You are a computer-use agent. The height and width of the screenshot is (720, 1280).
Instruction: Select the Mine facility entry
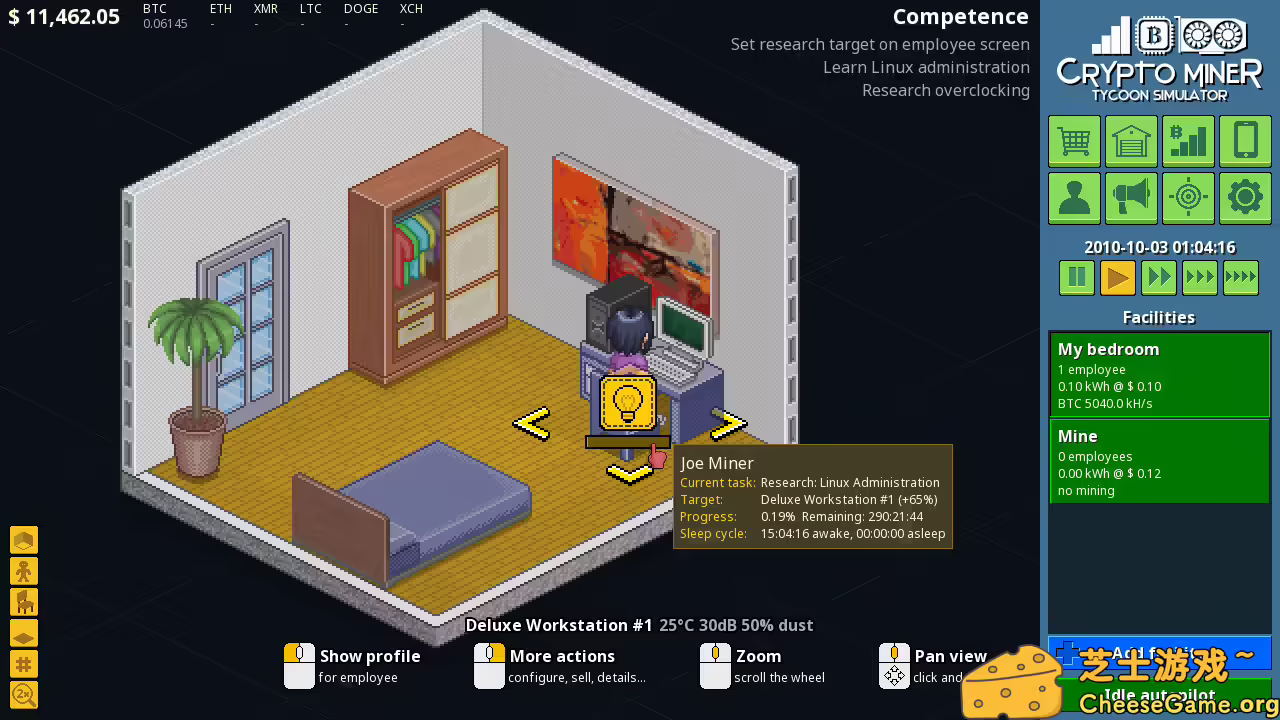point(1159,461)
